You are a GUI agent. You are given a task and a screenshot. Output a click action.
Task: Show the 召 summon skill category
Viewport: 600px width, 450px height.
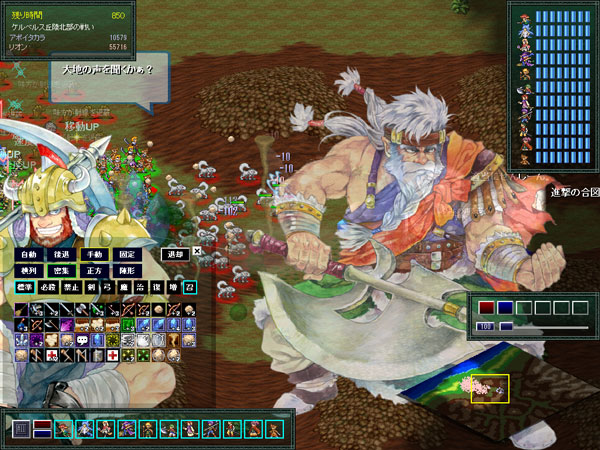[x=189, y=288]
